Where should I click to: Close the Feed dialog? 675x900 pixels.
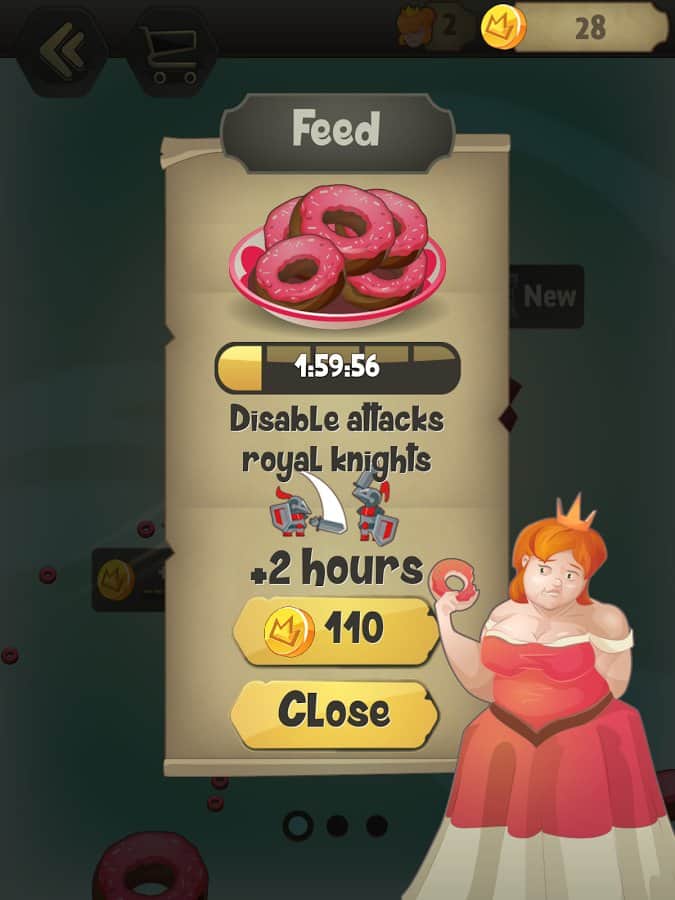point(334,712)
